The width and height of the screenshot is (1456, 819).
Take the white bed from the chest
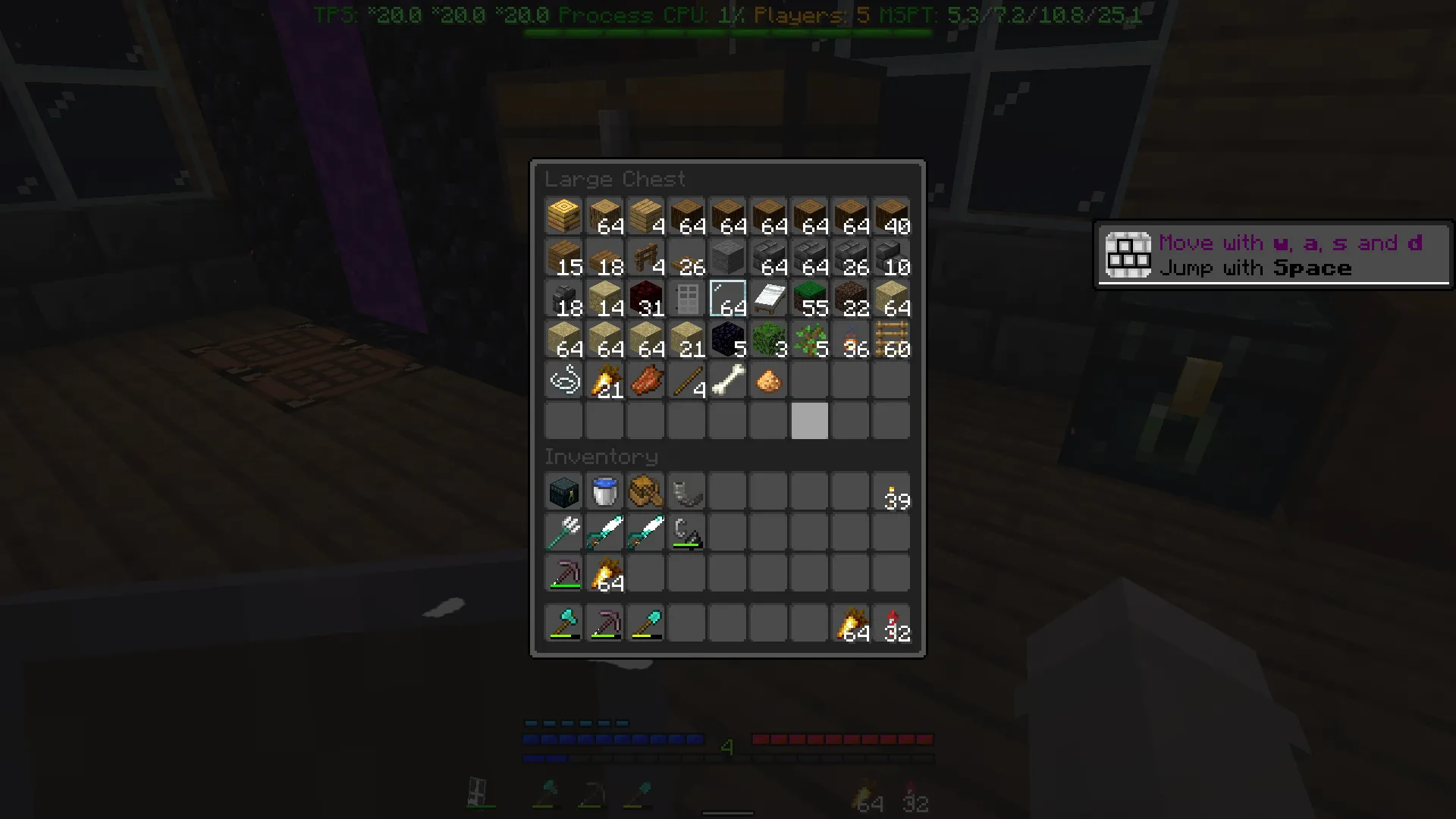(768, 298)
